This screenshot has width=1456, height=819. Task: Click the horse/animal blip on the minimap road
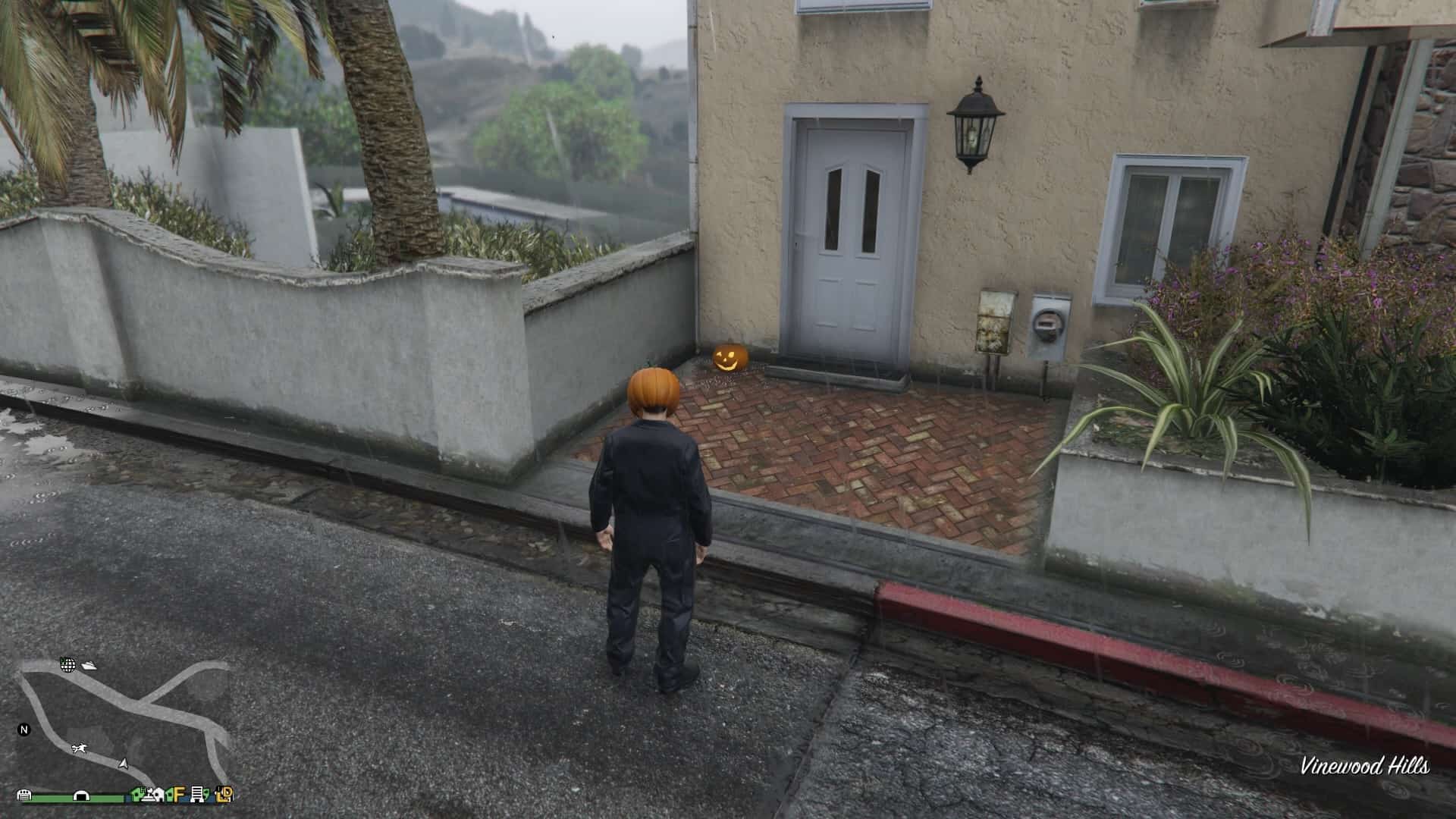coord(79,748)
